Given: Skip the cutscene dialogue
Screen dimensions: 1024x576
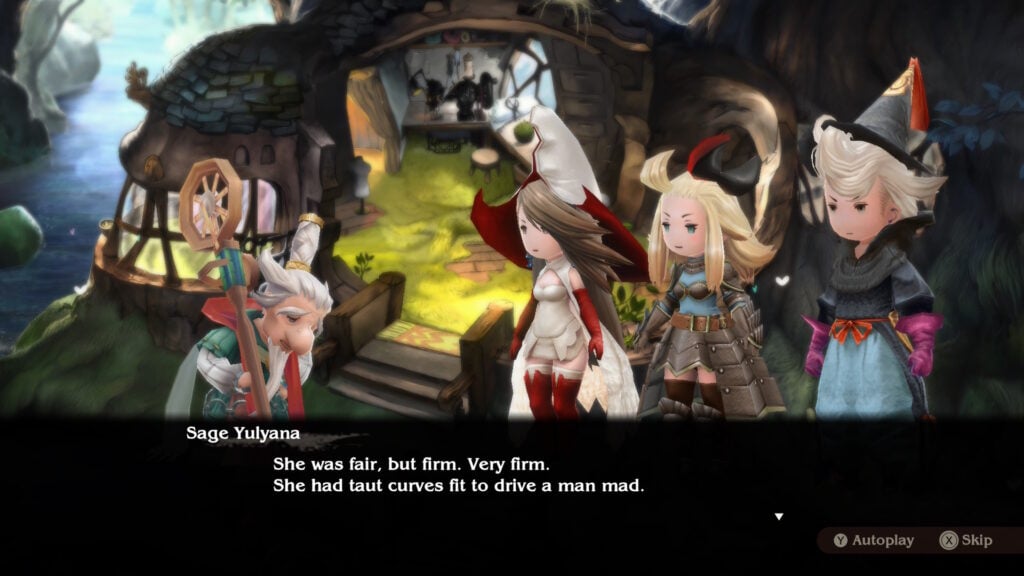Looking at the screenshot, I should [966, 540].
